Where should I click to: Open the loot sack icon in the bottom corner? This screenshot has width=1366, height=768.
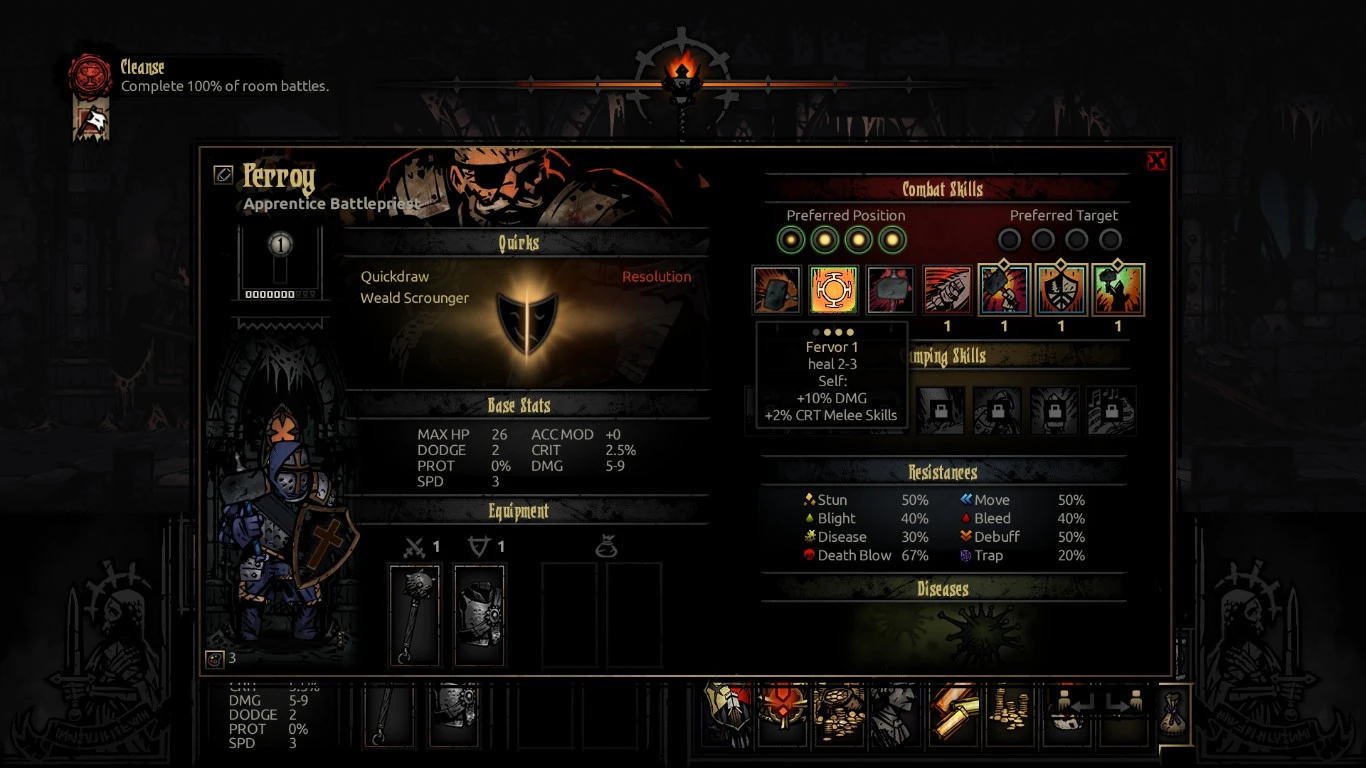click(x=1172, y=714)
